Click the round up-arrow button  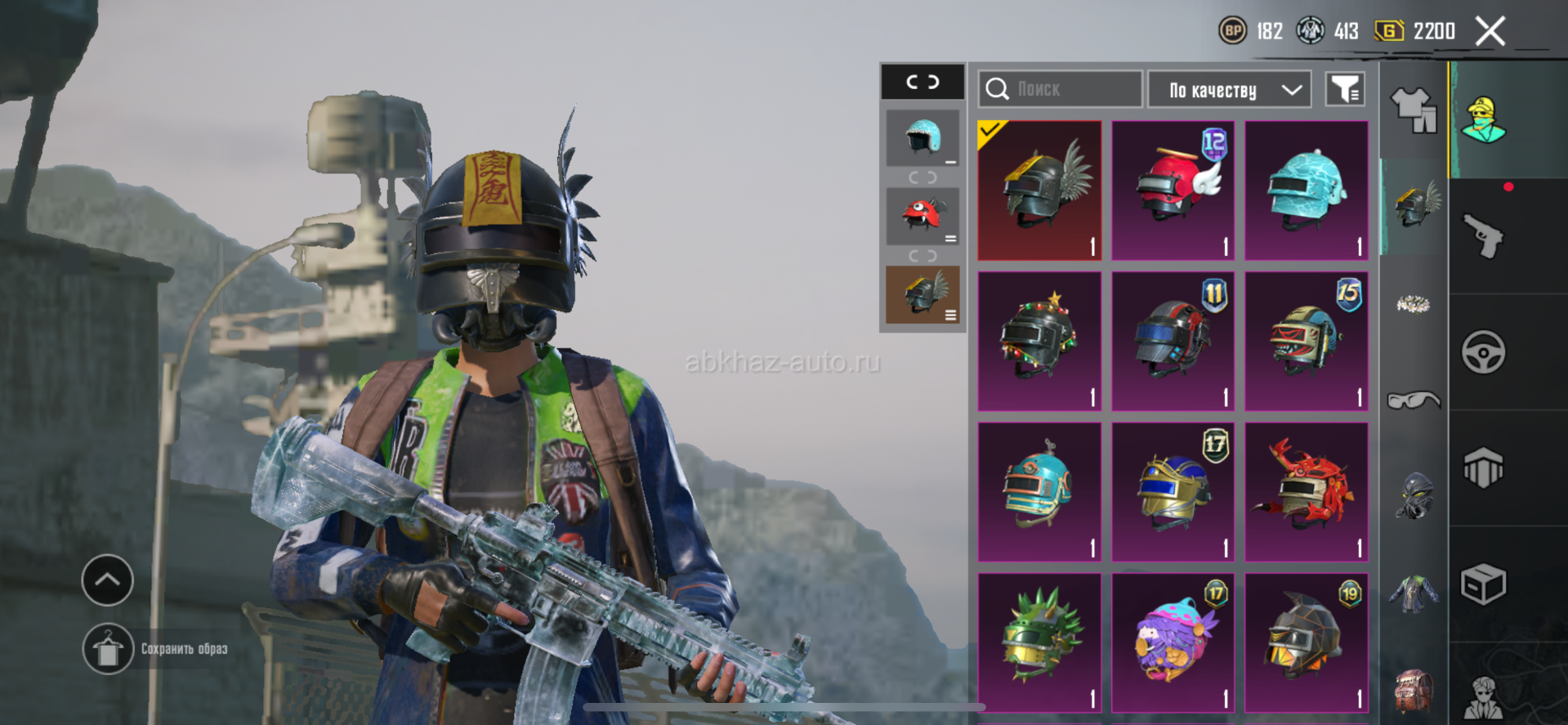pyautogui.click(x=108, y=580)
